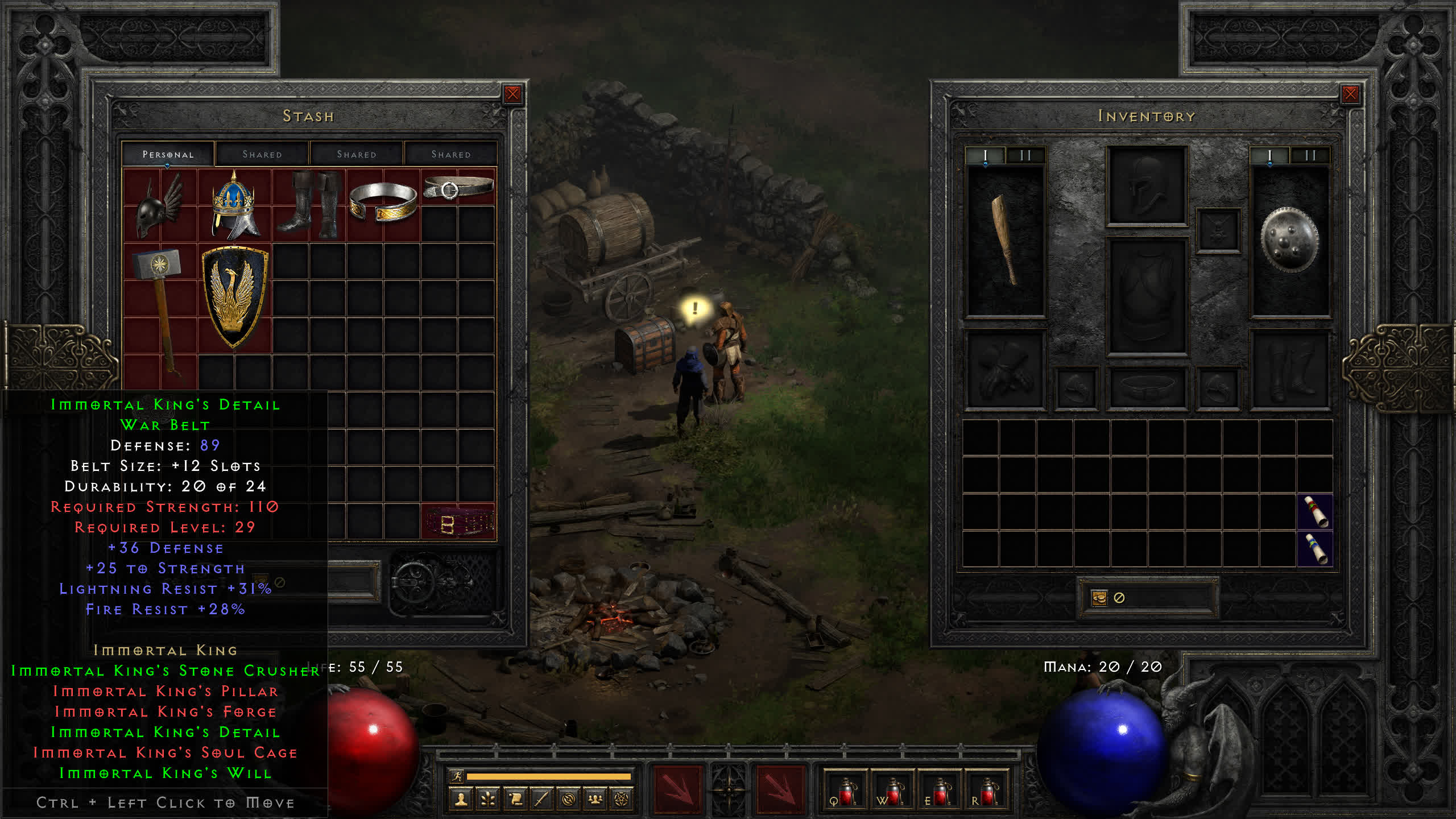Select the grey buckled belt in stash
The image size is (1456, 819).
click(x=458, y=187)
